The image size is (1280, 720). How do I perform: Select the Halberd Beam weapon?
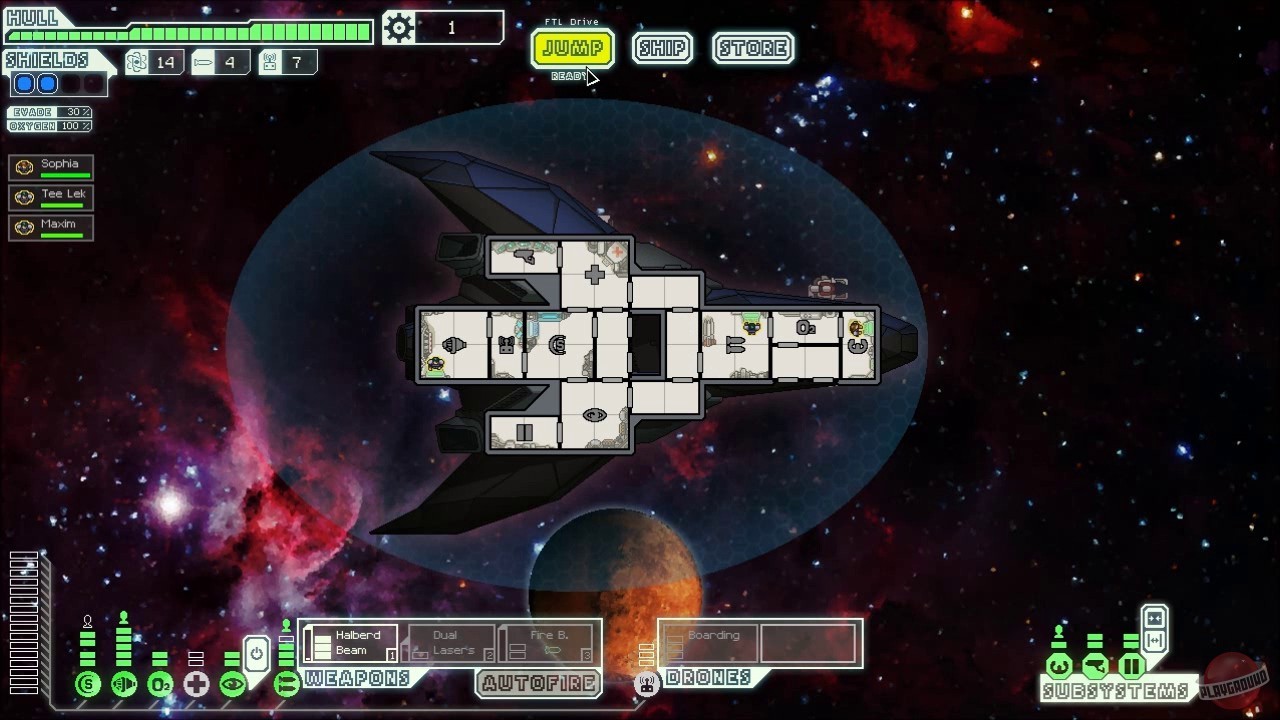pyautogui.click(x=352, y=642)
